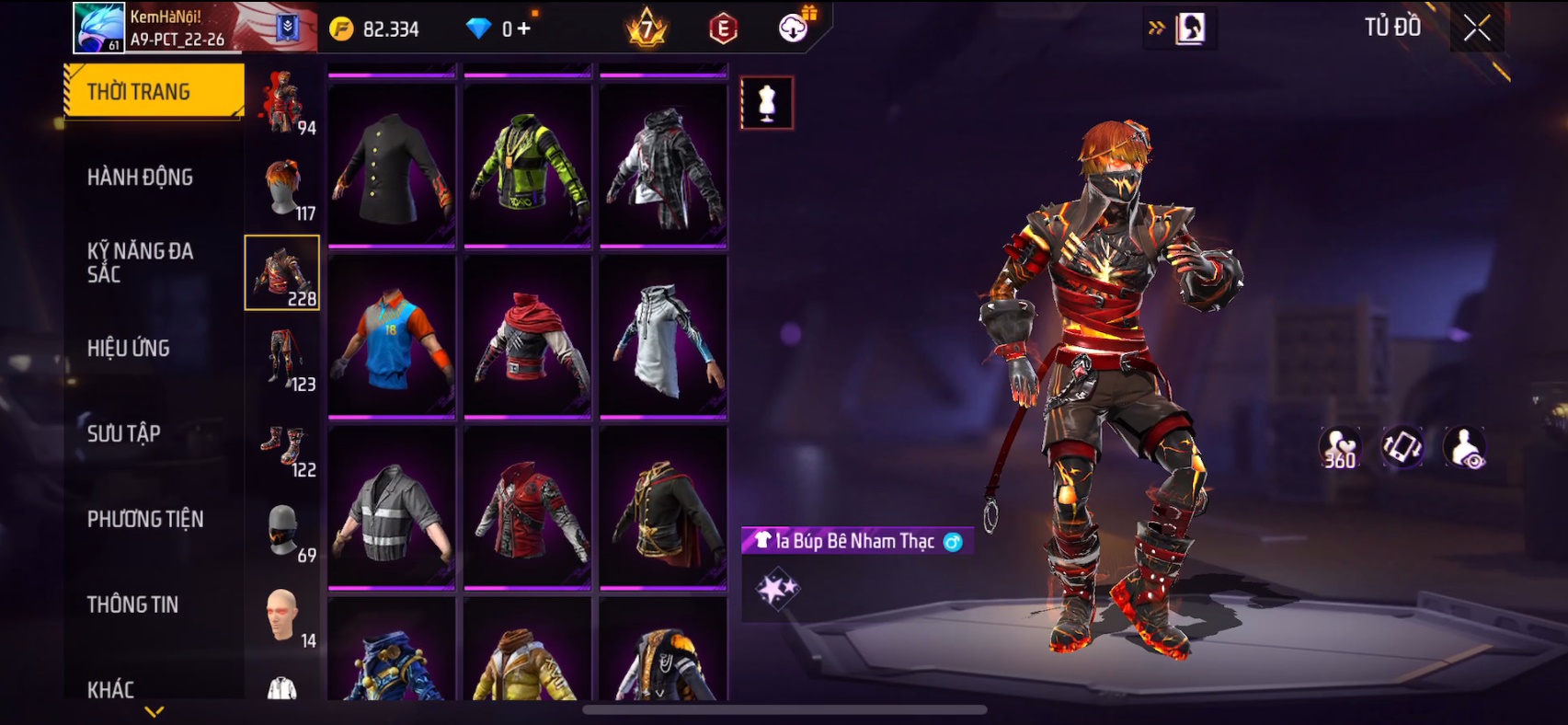Choose the head hair category with 117 items
The image size is (1568, 725).
tap(283, 188)
